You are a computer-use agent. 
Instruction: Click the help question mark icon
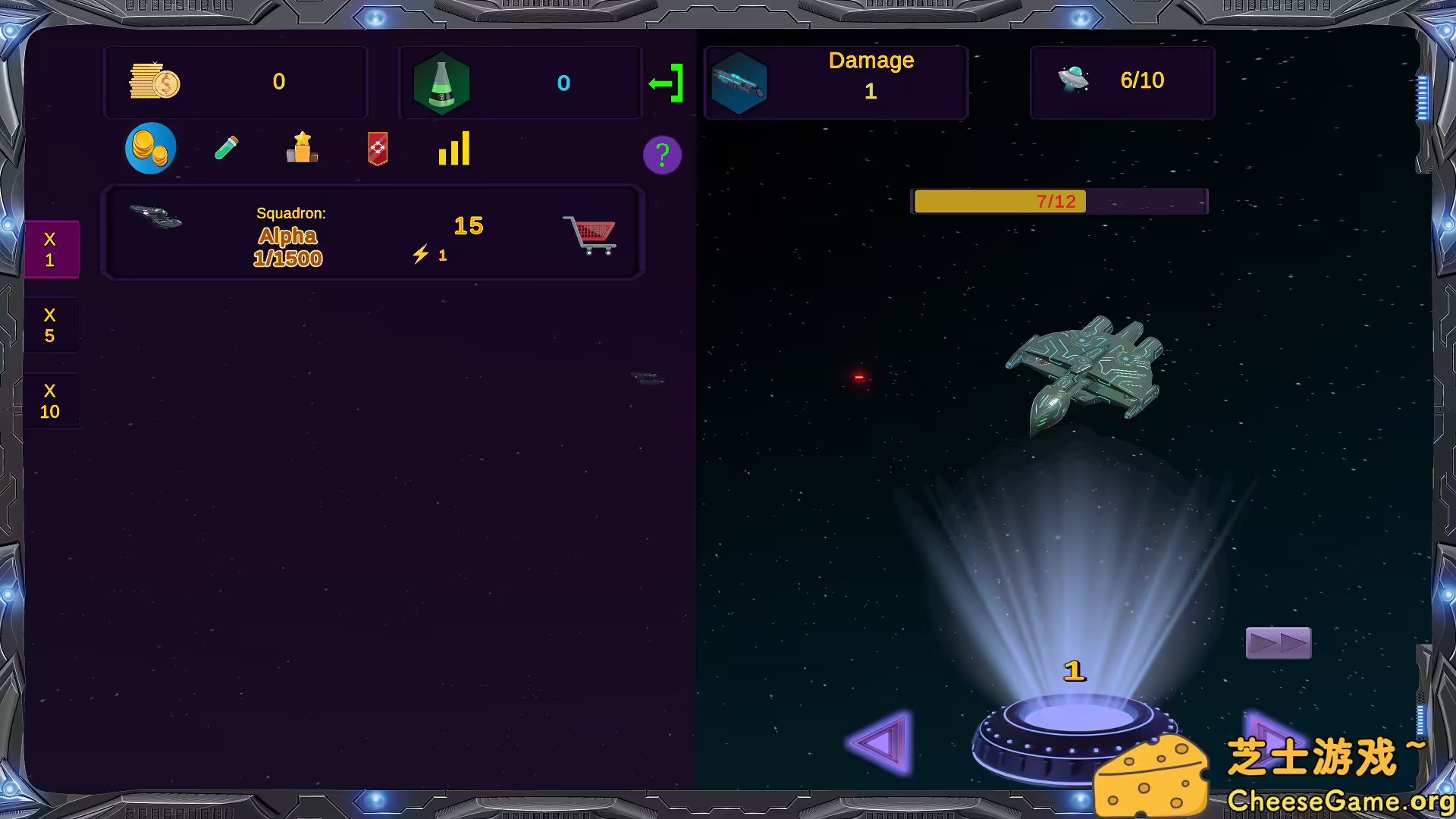(x=662, y=155)
